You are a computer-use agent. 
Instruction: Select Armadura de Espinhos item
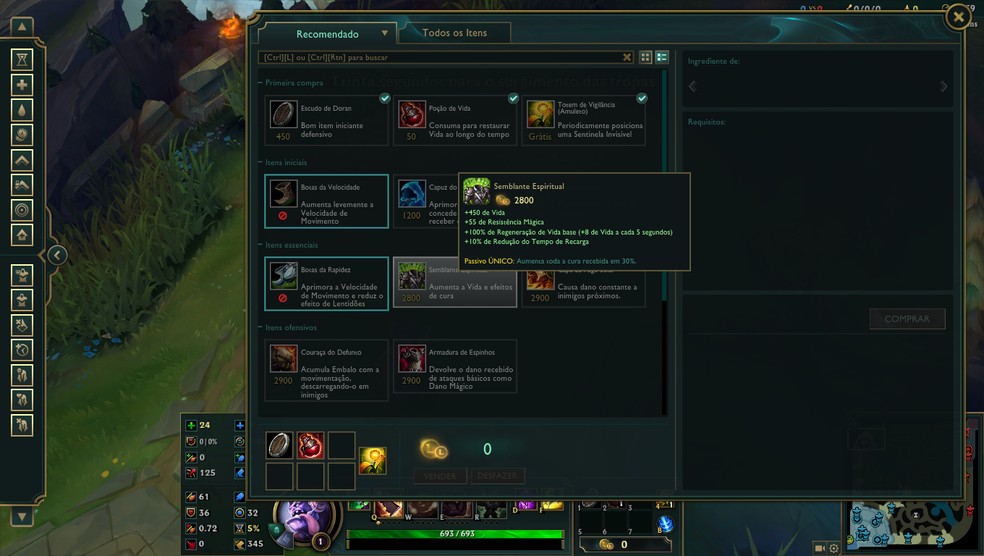[455, 369]
